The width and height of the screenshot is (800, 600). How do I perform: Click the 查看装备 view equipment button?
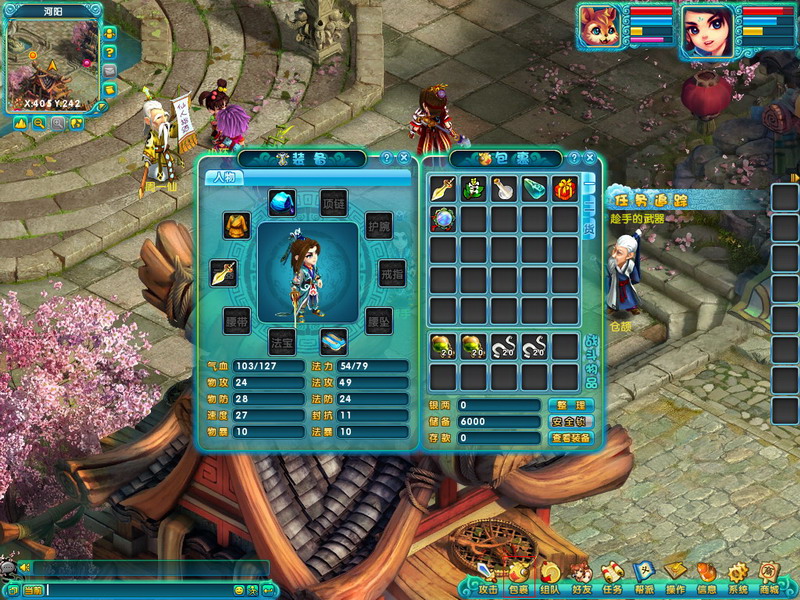(x=571, y=438)
